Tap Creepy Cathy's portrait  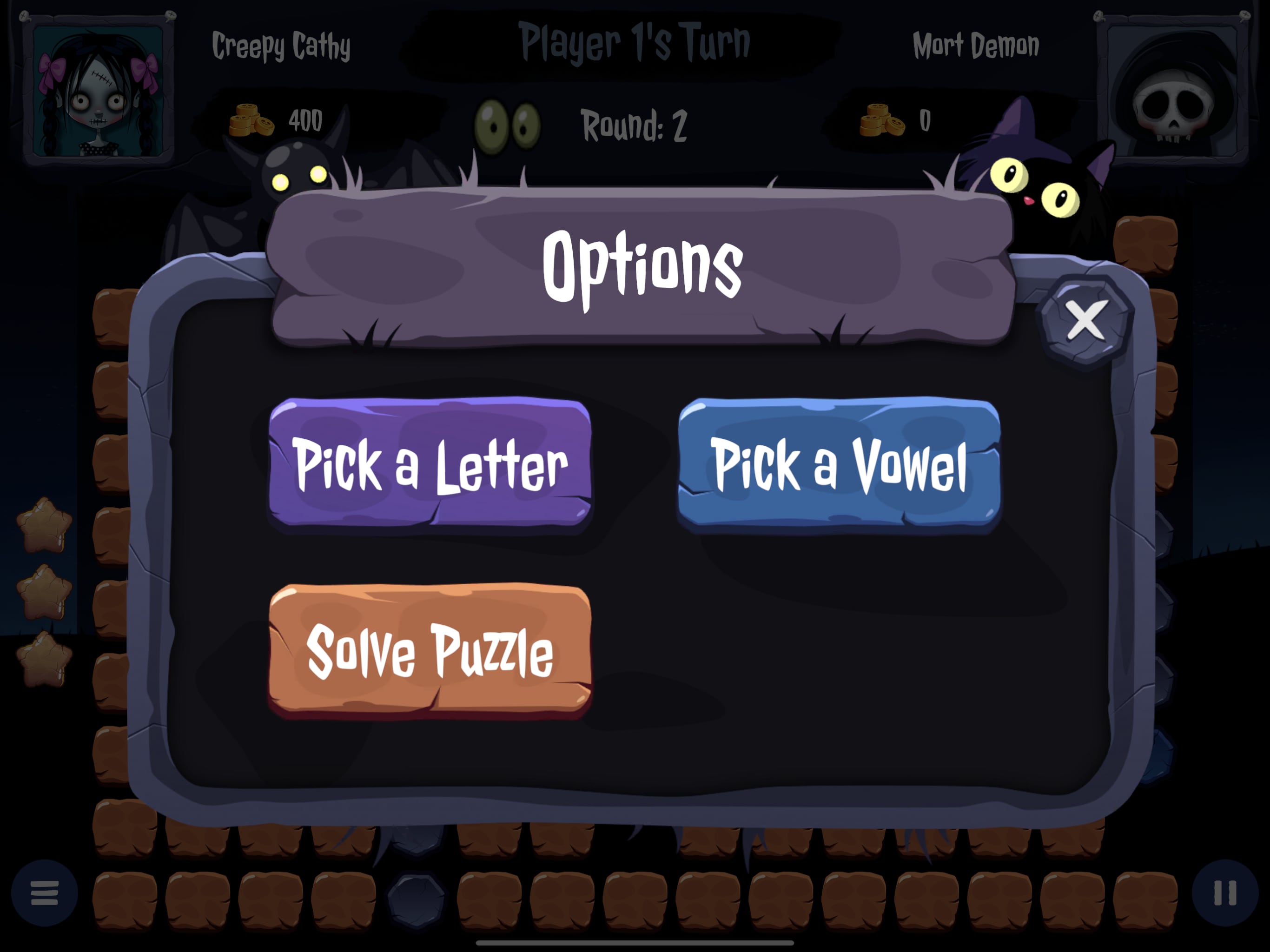(x=98, y=90)
